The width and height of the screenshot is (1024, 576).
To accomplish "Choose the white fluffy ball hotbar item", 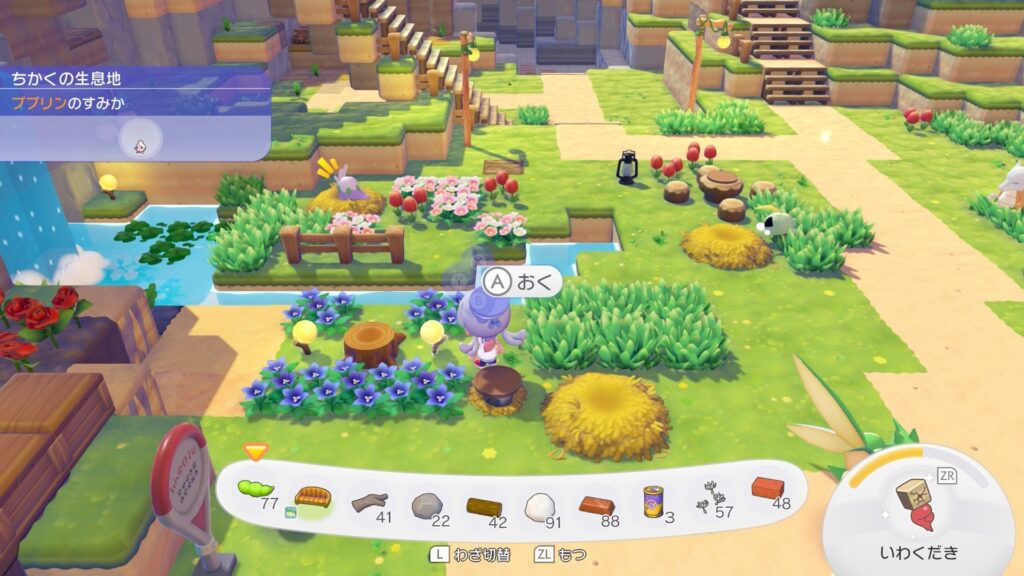I will click(x=541, y=504).
